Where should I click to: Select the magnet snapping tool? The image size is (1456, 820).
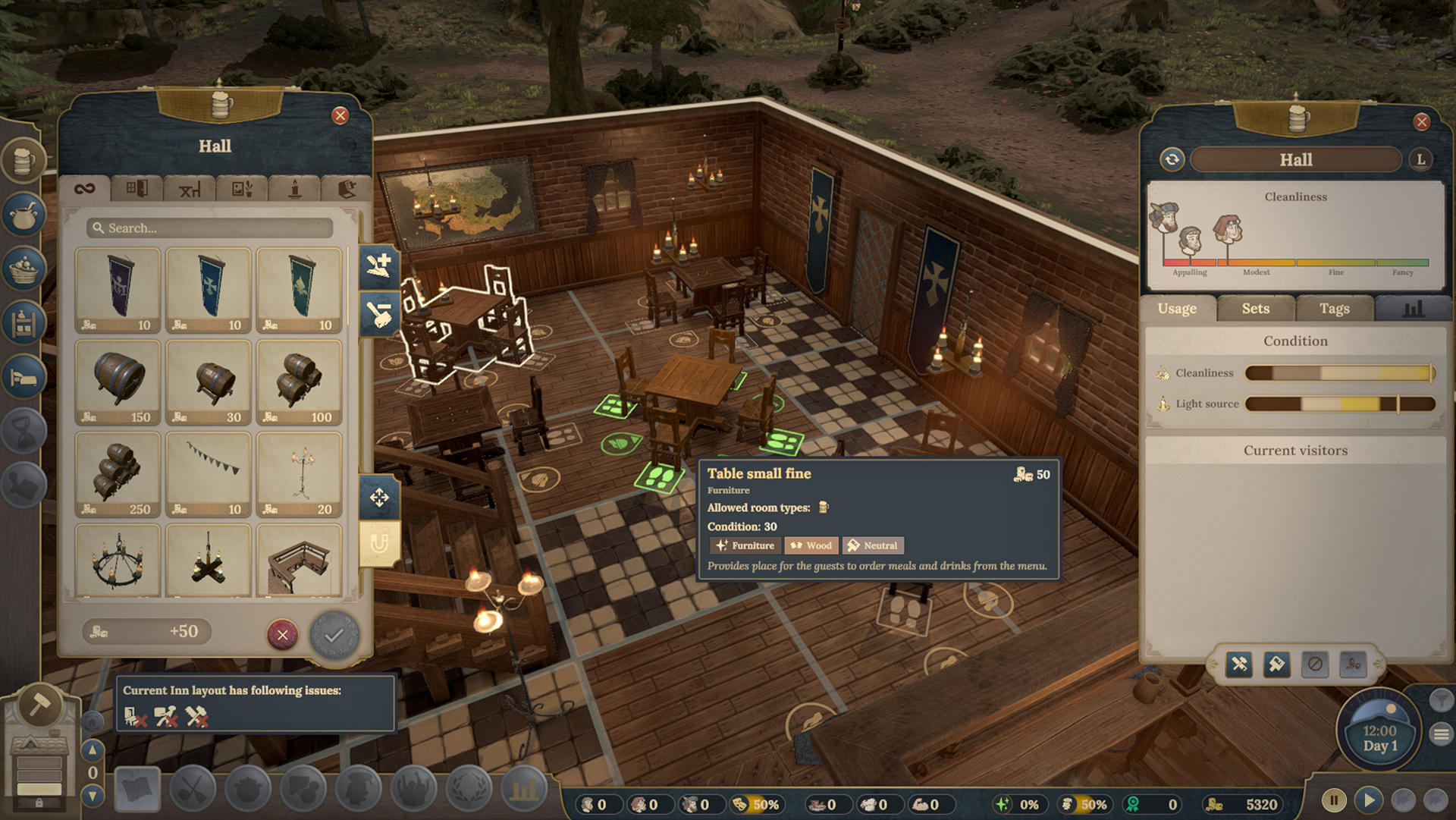pyautogui.click(x=381, y=542)
